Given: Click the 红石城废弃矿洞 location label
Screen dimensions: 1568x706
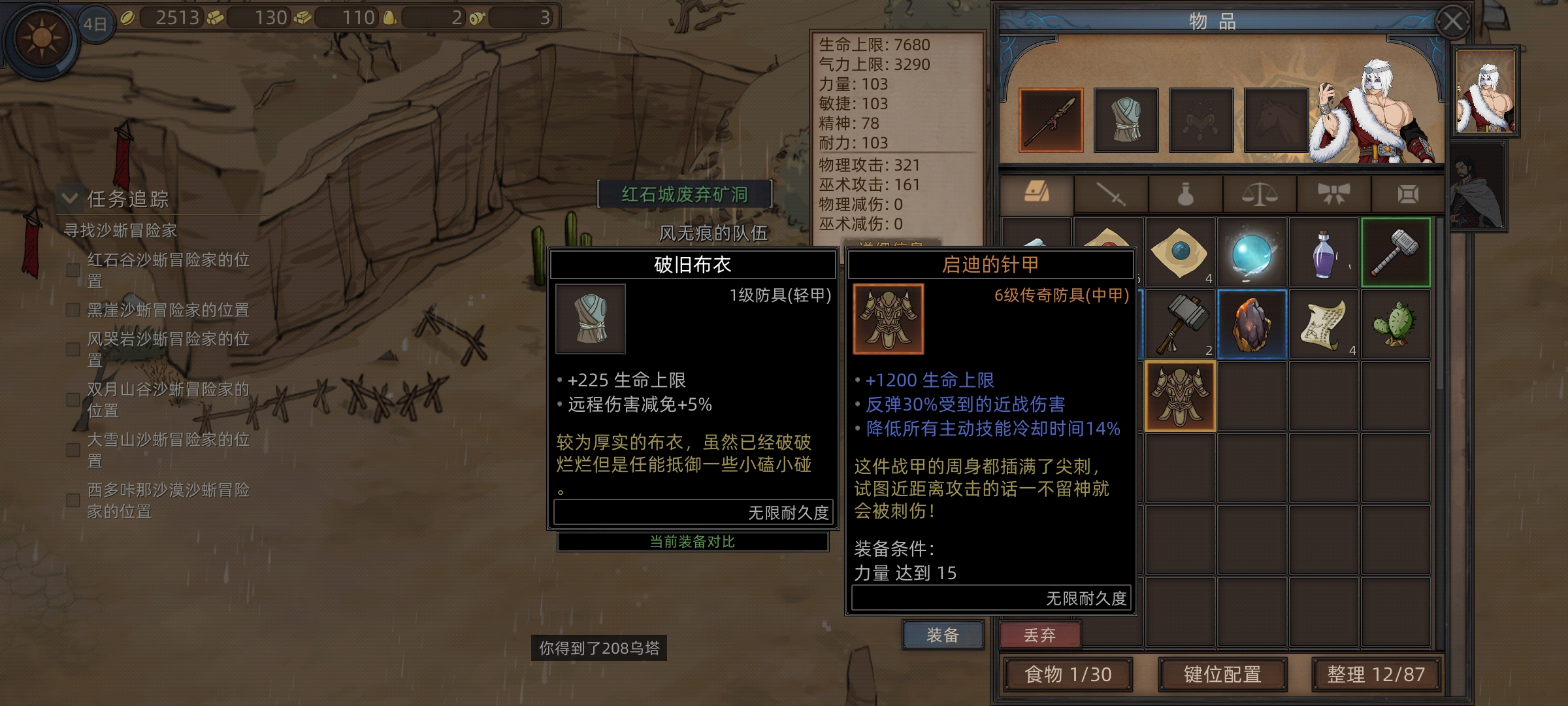Looking at the screenshot, I should pos(684,194).
